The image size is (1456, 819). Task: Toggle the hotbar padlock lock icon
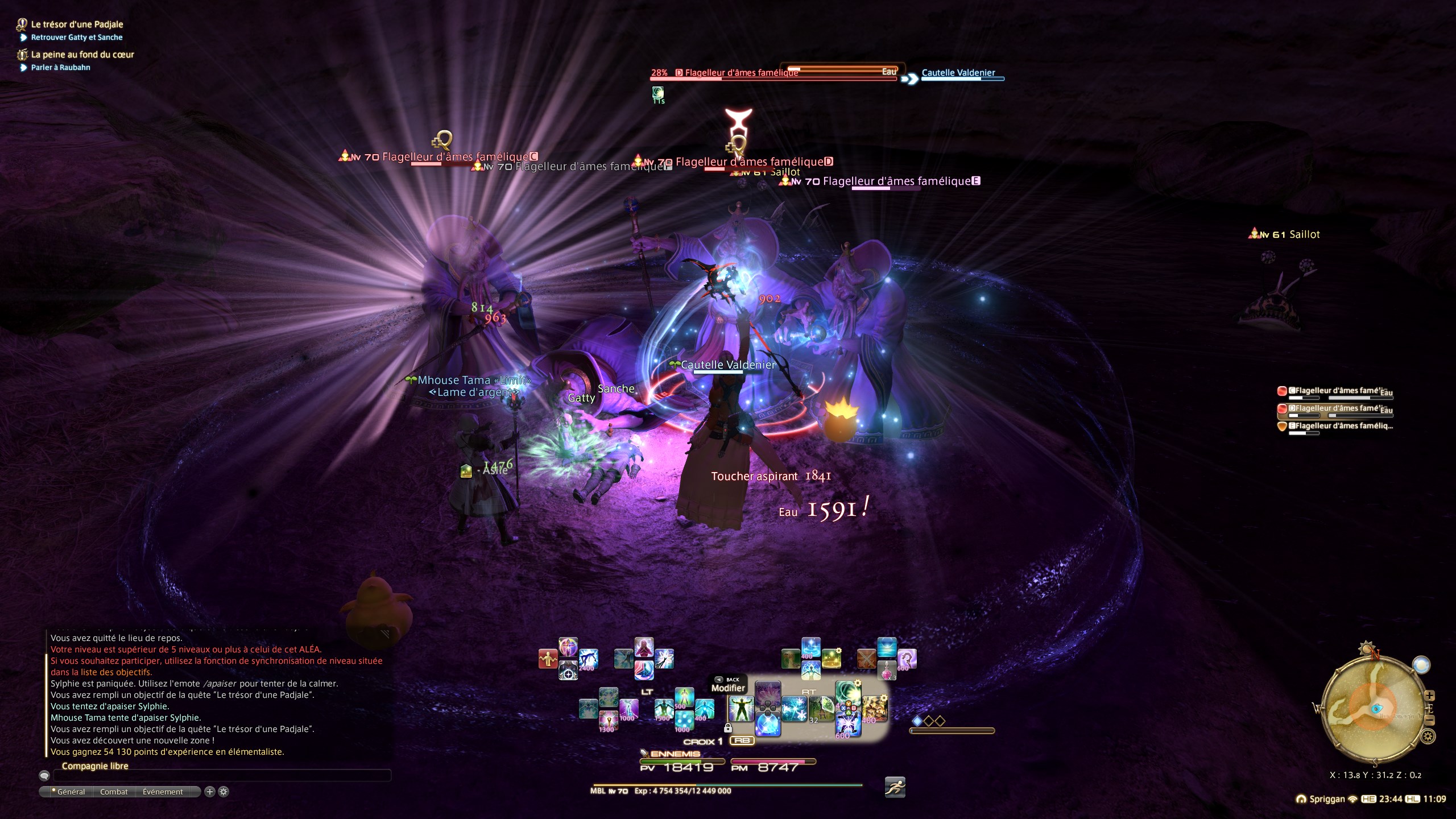coord(727,728)
